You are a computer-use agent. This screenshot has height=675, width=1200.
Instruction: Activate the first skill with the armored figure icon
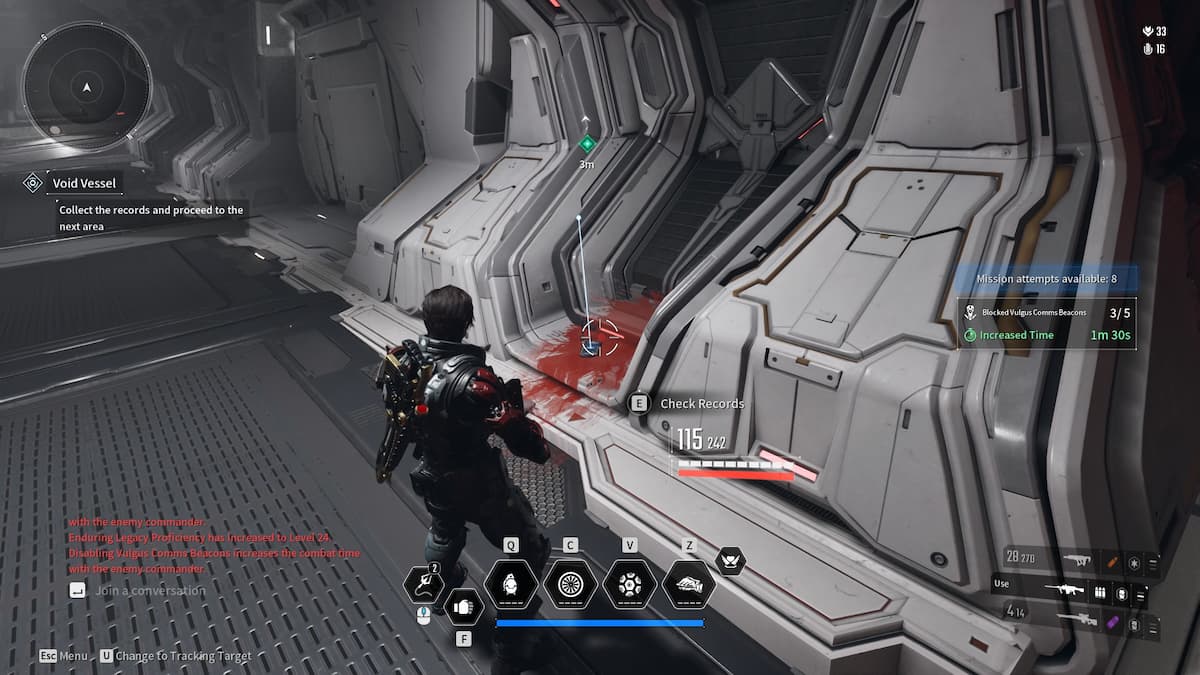511,584
